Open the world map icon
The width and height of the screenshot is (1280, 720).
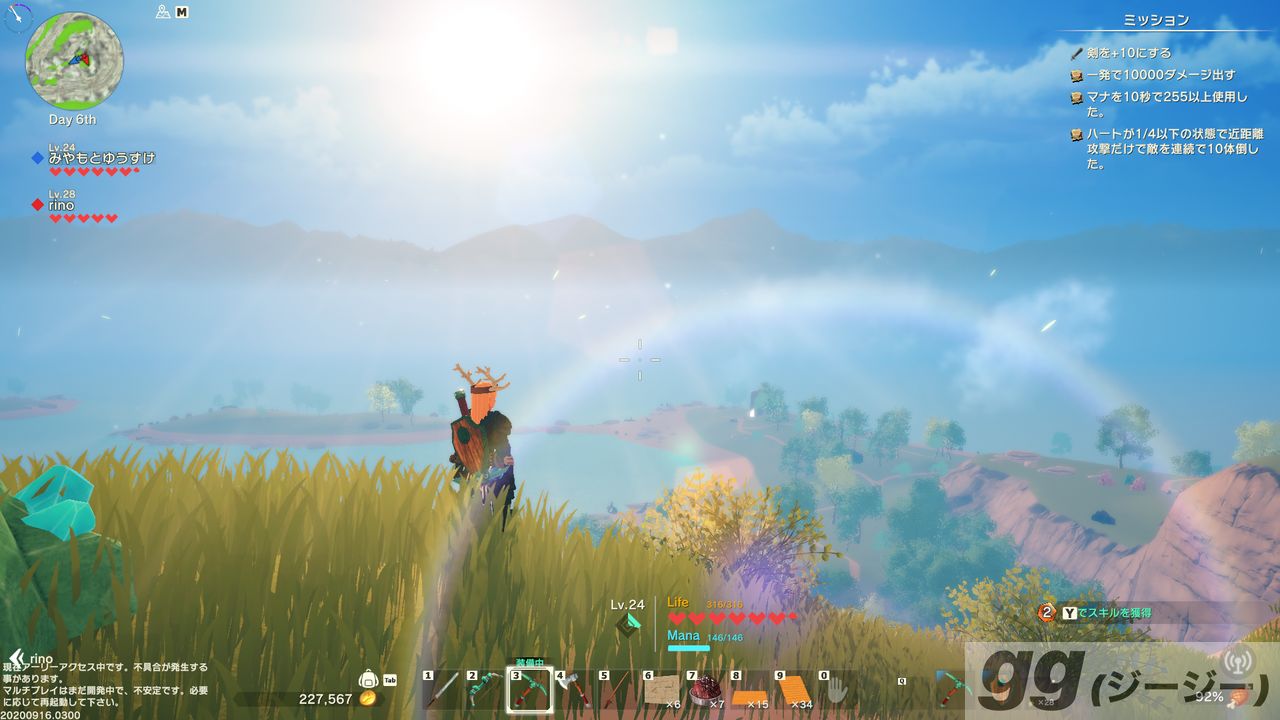[164, 12]
